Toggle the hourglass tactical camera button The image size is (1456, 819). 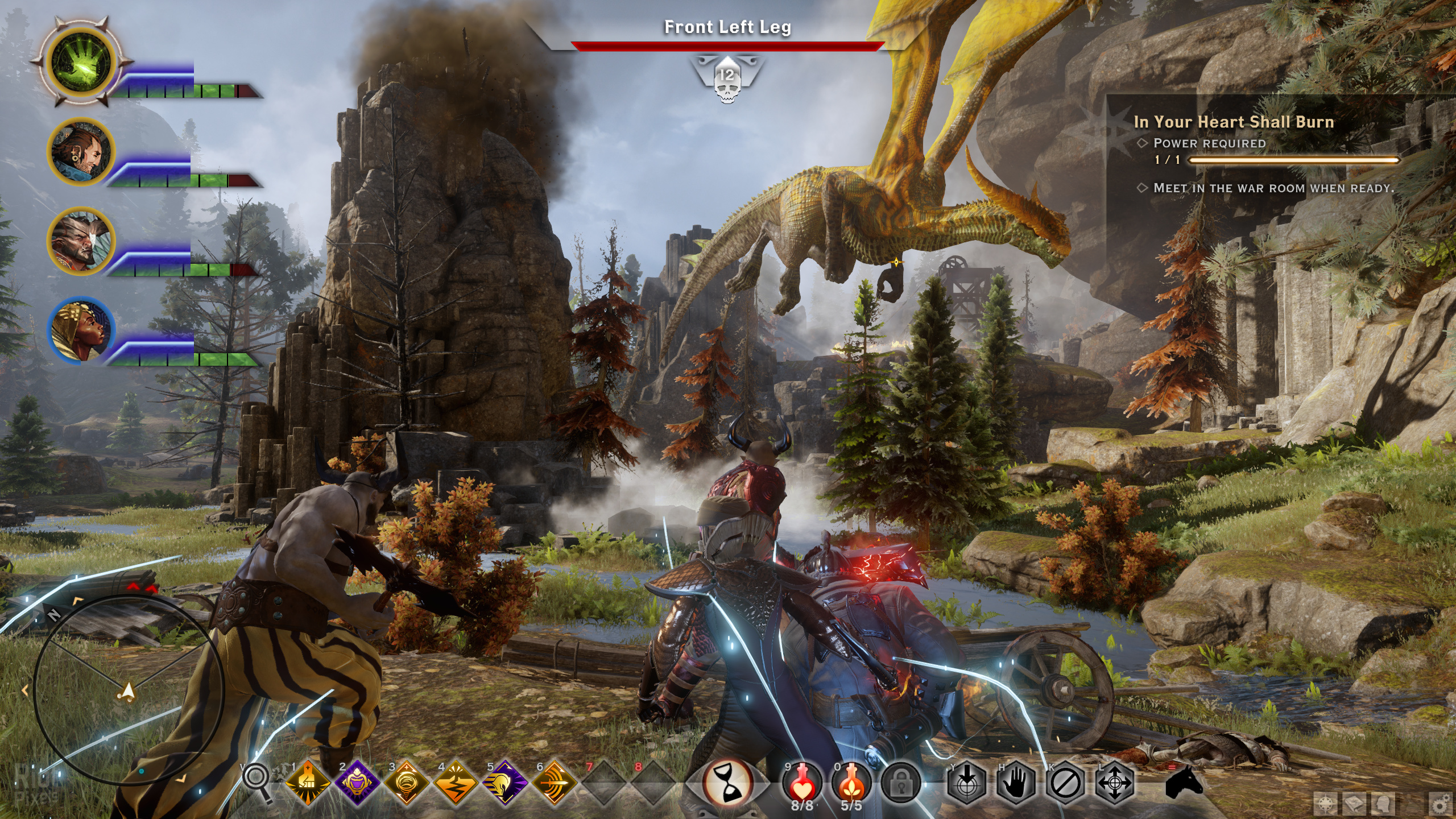[727, 784]
